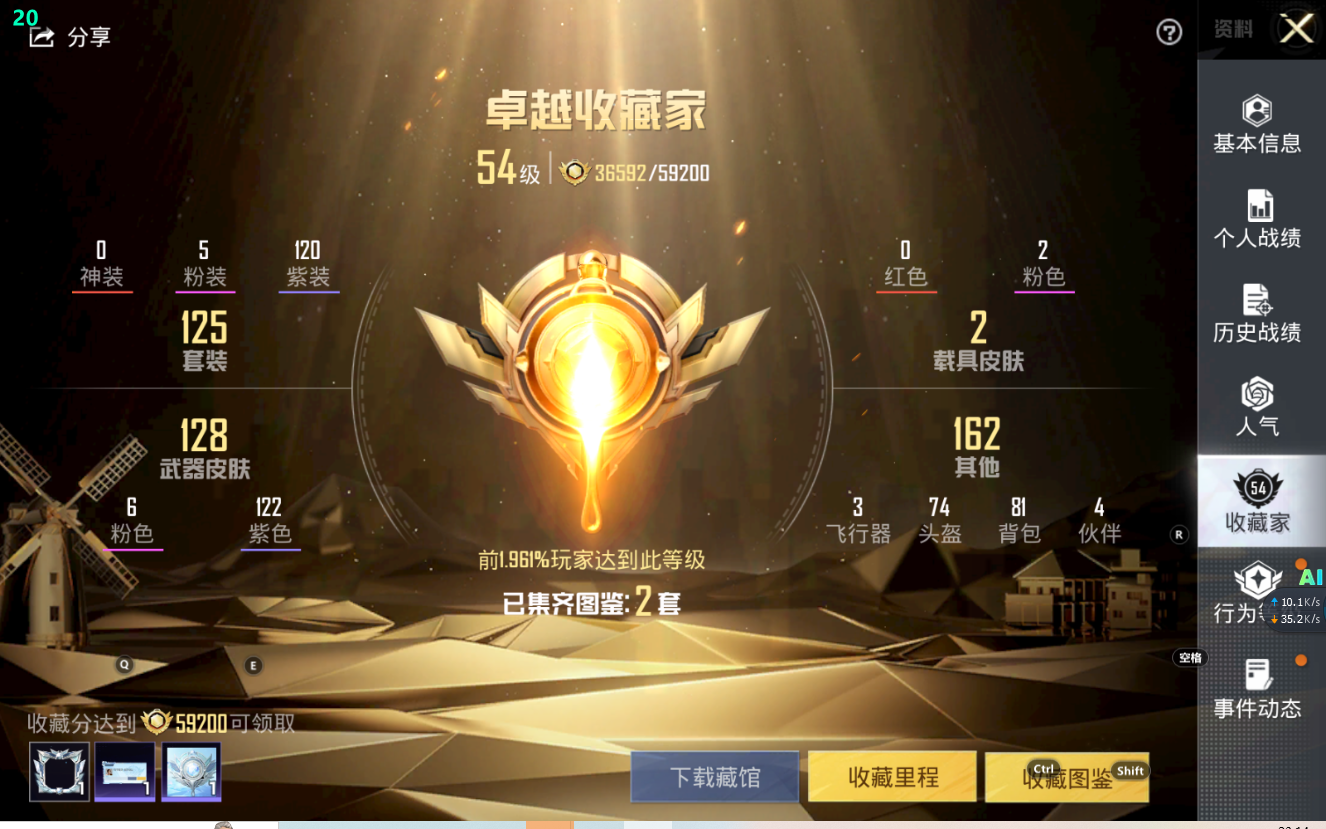1326x829 pixels.
Task: Open 收藏里程 collection milestones
Action: pyautogui.click(x=893, y=777)
